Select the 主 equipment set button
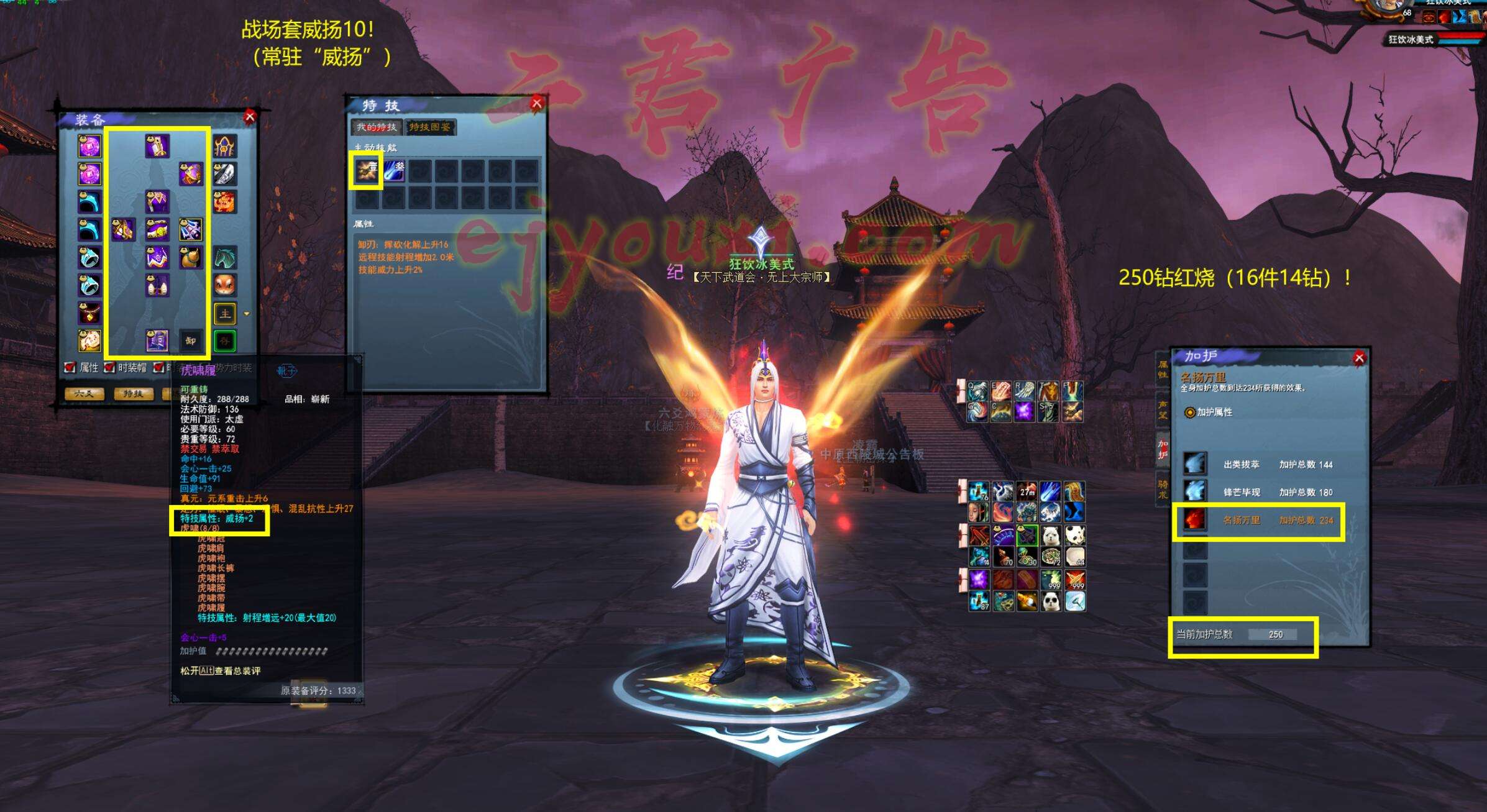The height and width of the screenshot is (812, 1487). (x=224, y=314)
